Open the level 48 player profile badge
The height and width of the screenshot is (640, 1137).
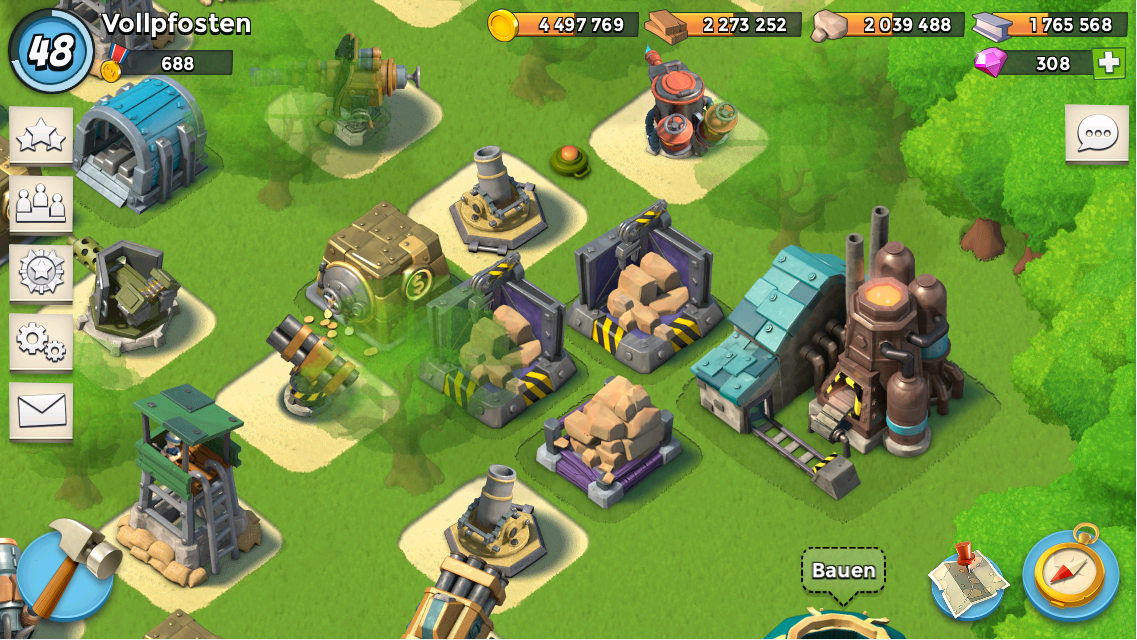[50, 50]
